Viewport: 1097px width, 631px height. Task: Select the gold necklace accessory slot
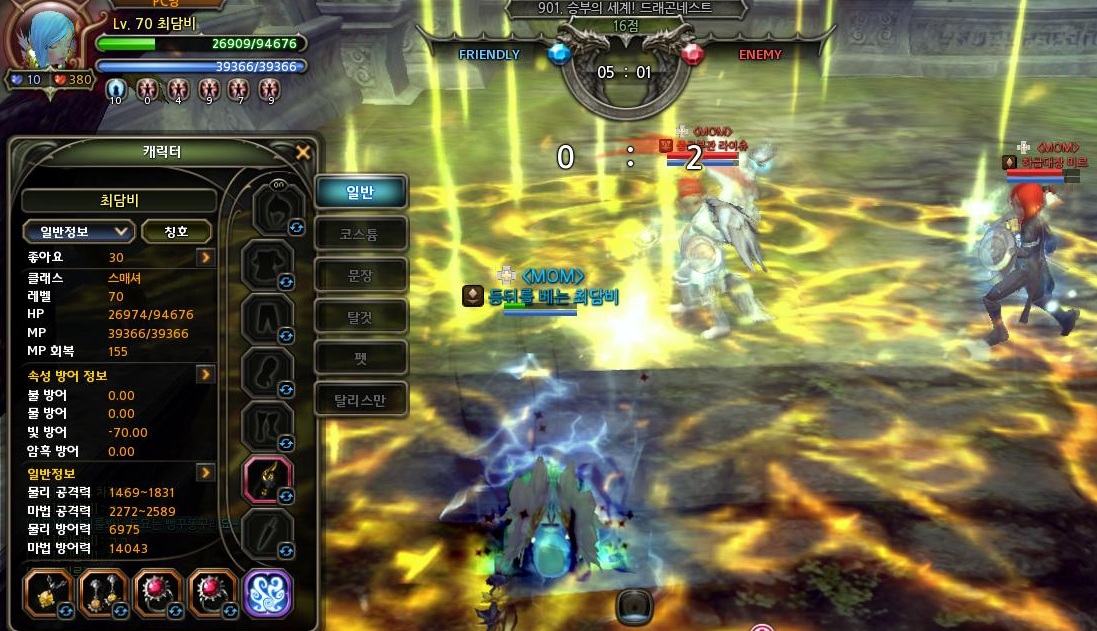tap(47, 593)
